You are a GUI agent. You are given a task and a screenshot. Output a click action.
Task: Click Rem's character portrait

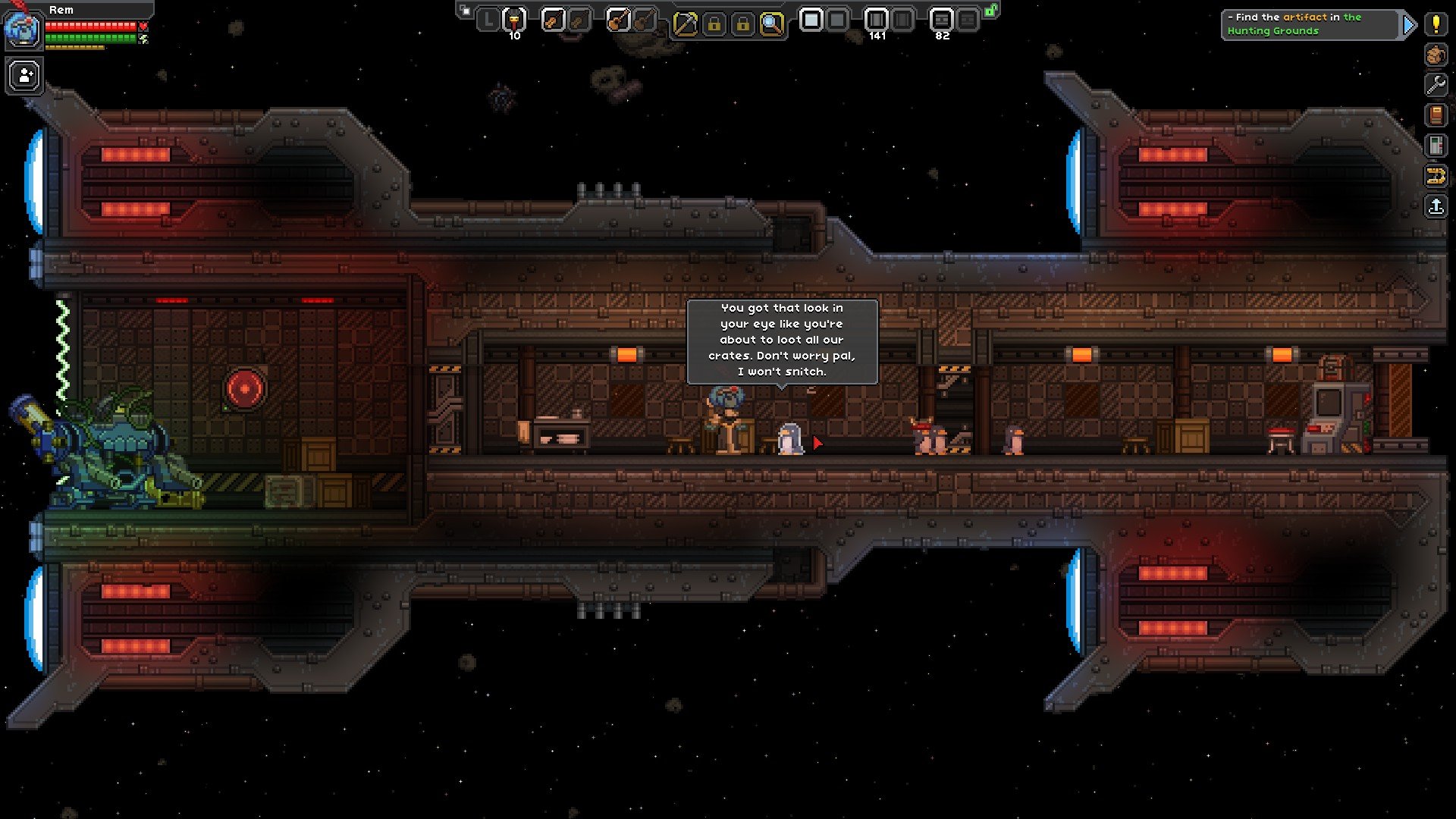point(20,27)
